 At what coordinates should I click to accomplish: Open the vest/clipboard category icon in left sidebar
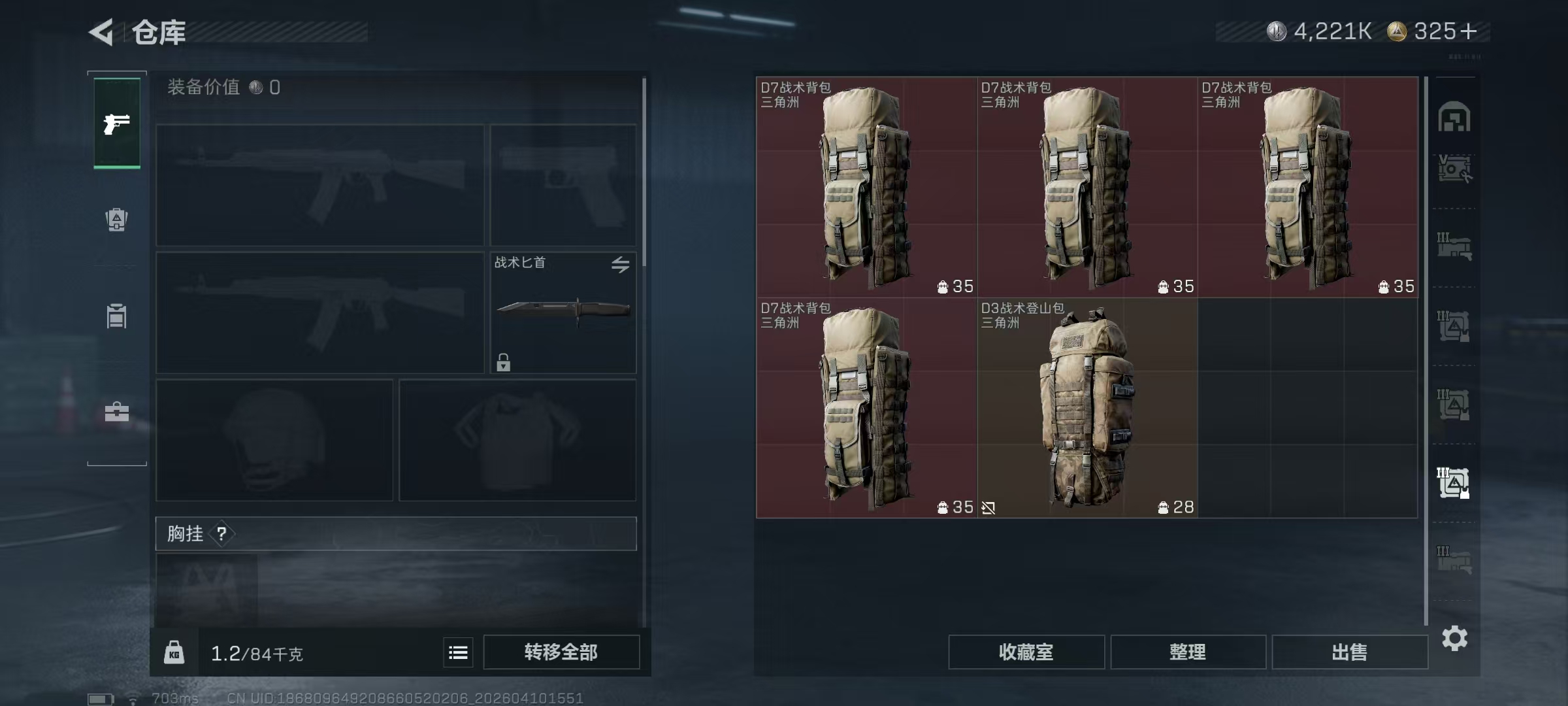tap(116, 316)
